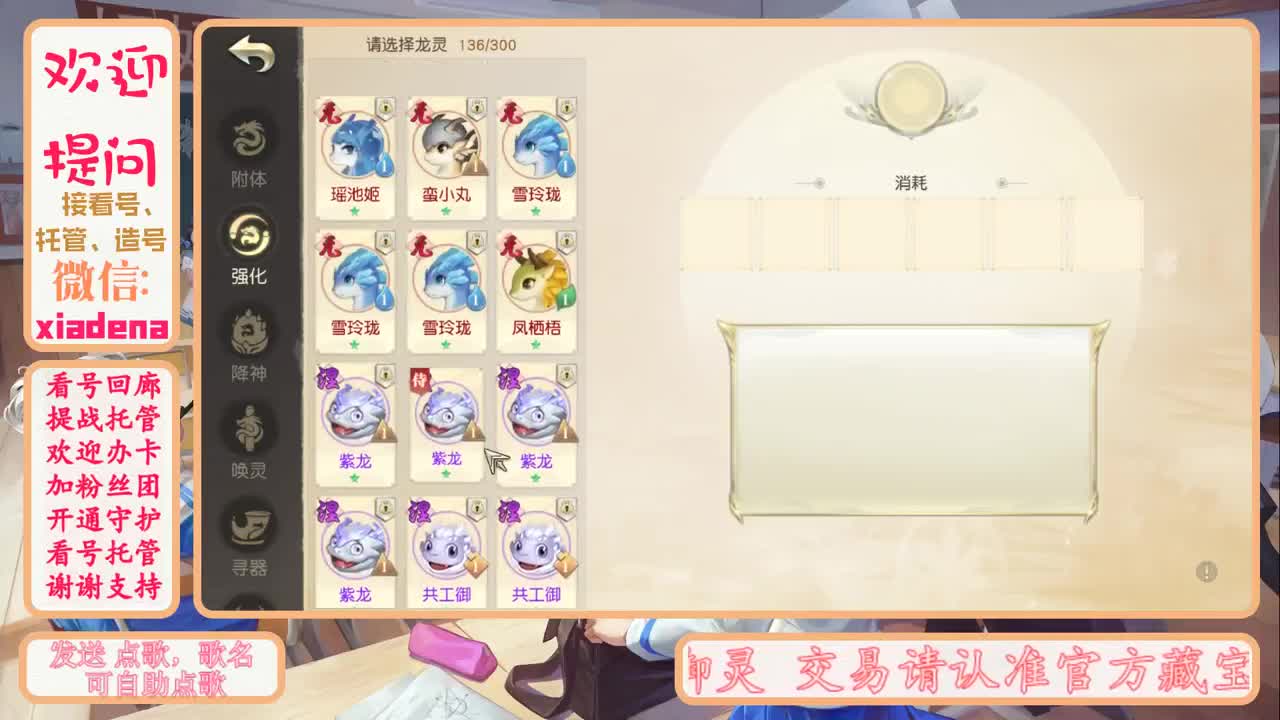Click the 侍 badge on middle 紫龙 card
Image resolution: width=1280 pixels, height=720 pixels.
pos(422,381)
